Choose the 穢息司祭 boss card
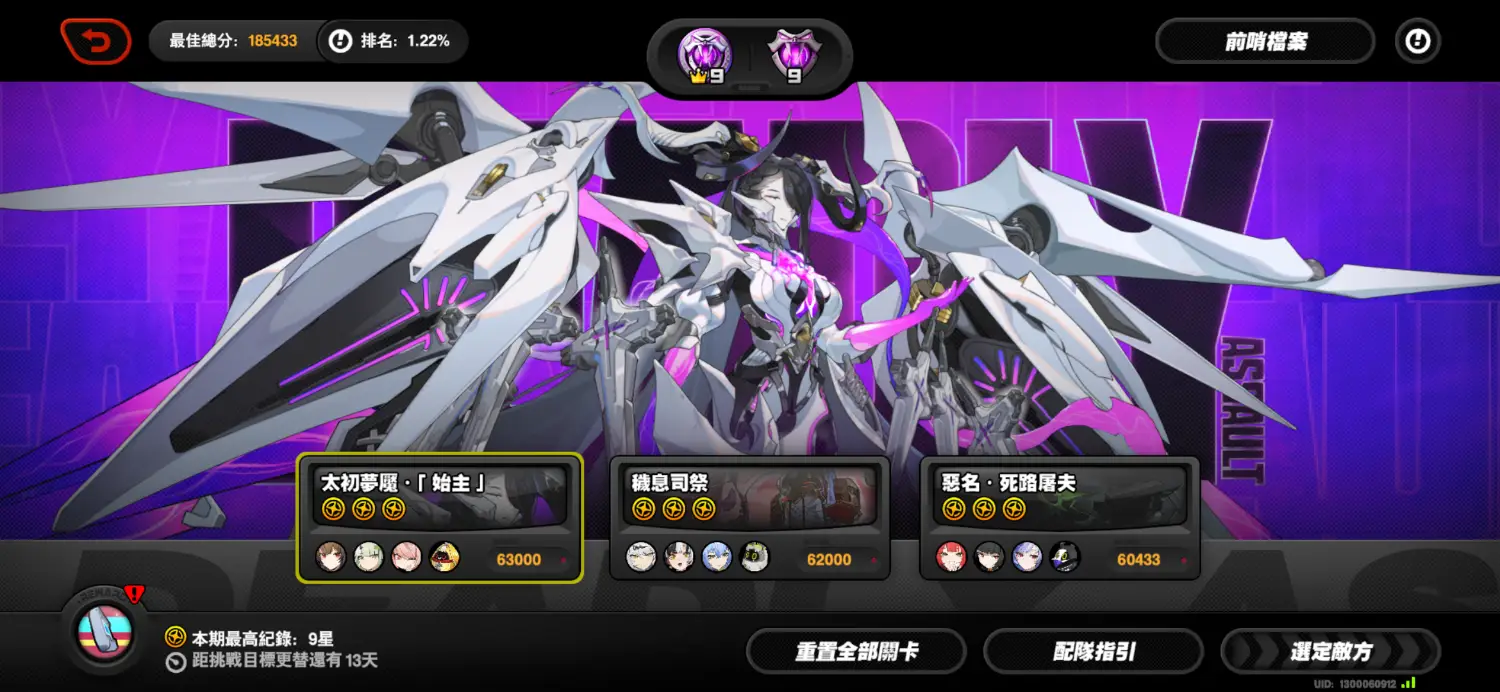 point(750,516)
